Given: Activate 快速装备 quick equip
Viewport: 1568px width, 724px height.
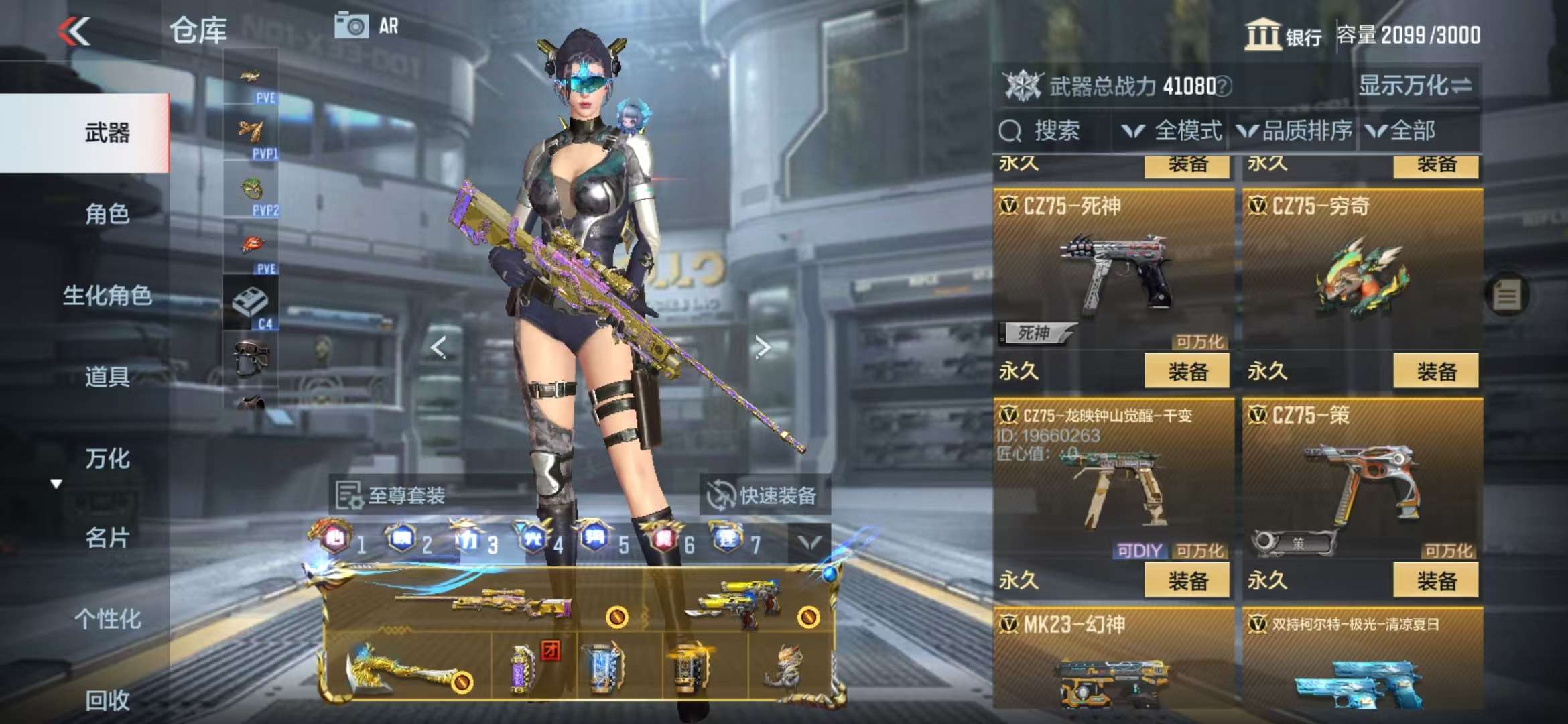Looking at the screenshot, I should [x=763, y=495].
